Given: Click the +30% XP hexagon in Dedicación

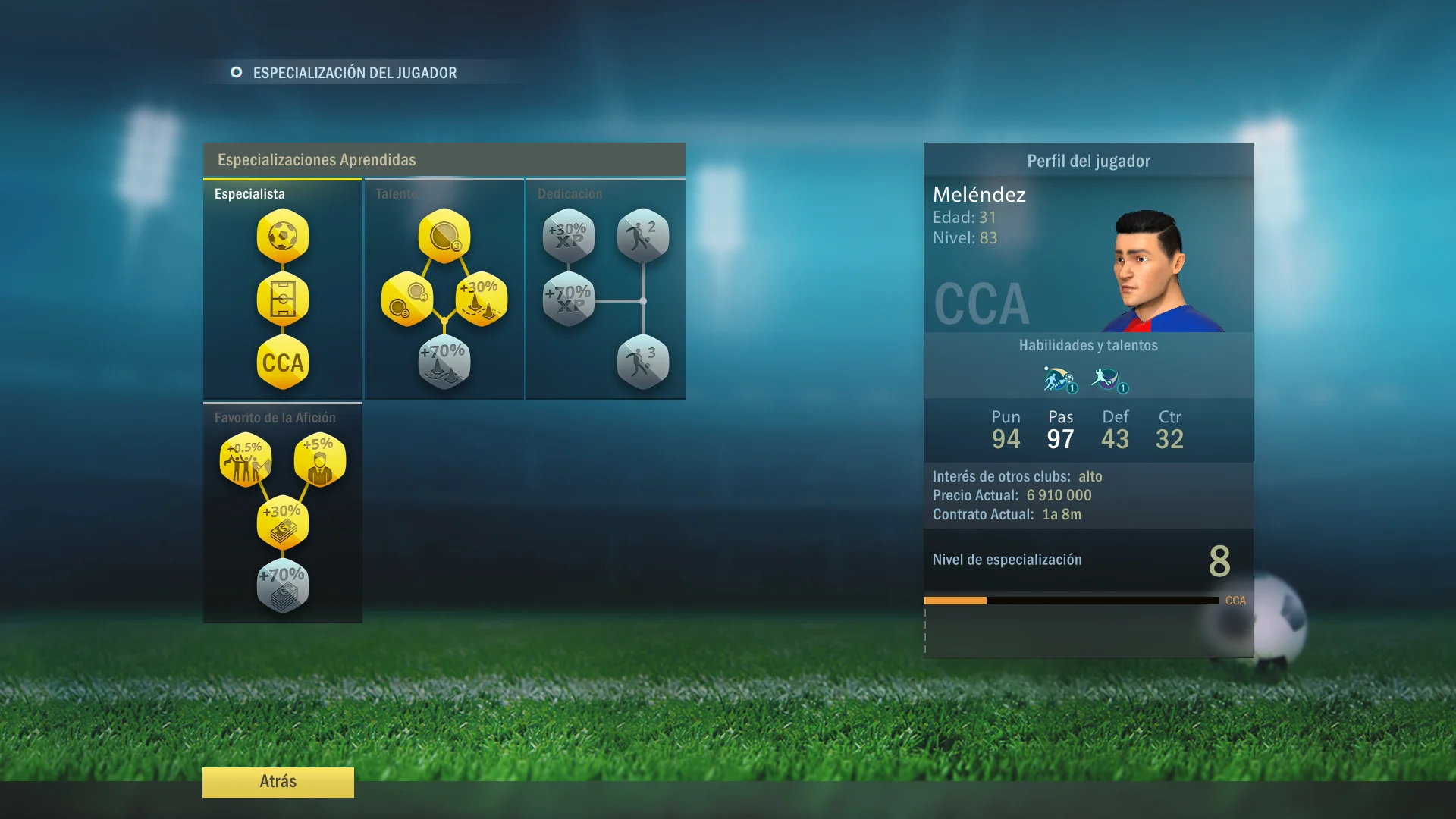Looking at the screenshot, I should (x=568, y=237).
